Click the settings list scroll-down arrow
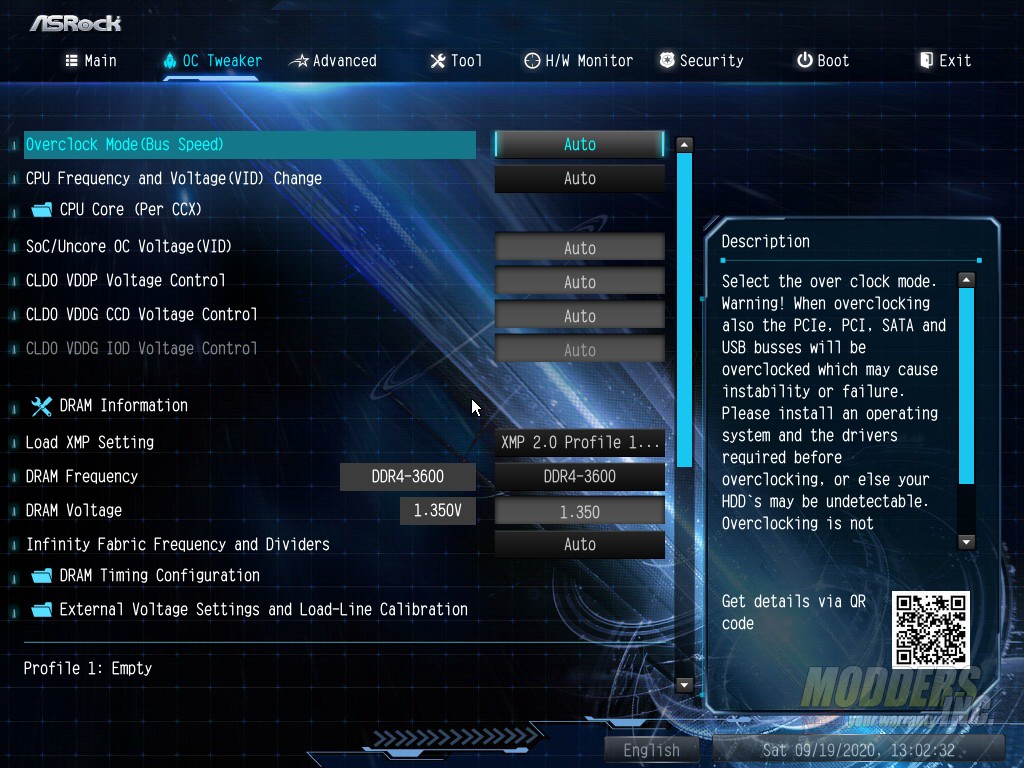The width and height of the screenshot is (1024, 768). (685, 685)
